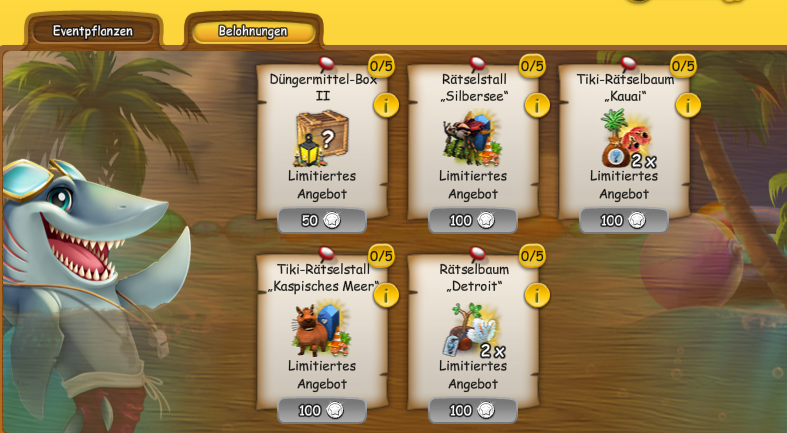
Task: Select the Düngermittel-Box II crate image
Action: (x=321, y=138)
